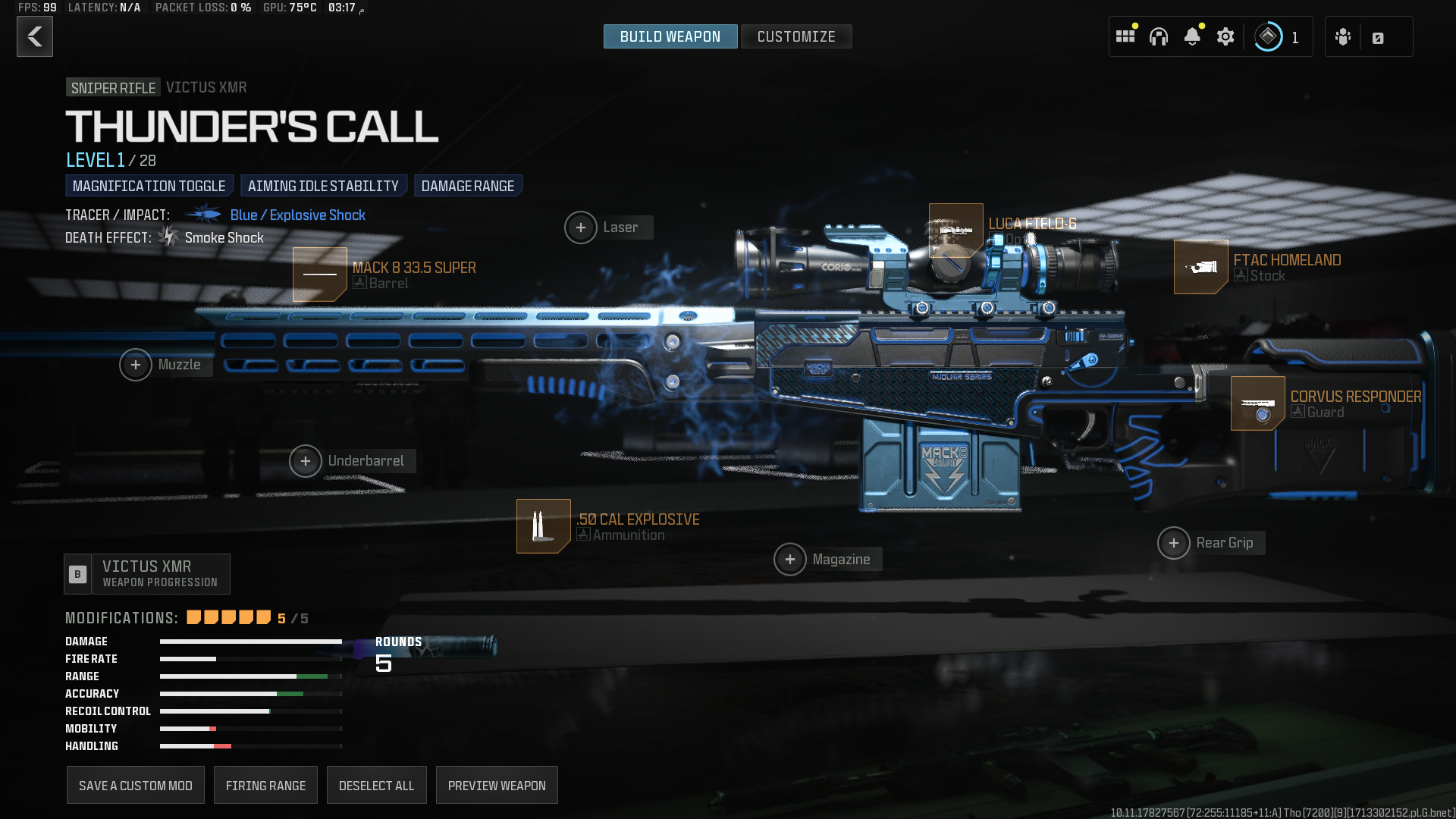Enter the Firing Range

coord(265,786)
